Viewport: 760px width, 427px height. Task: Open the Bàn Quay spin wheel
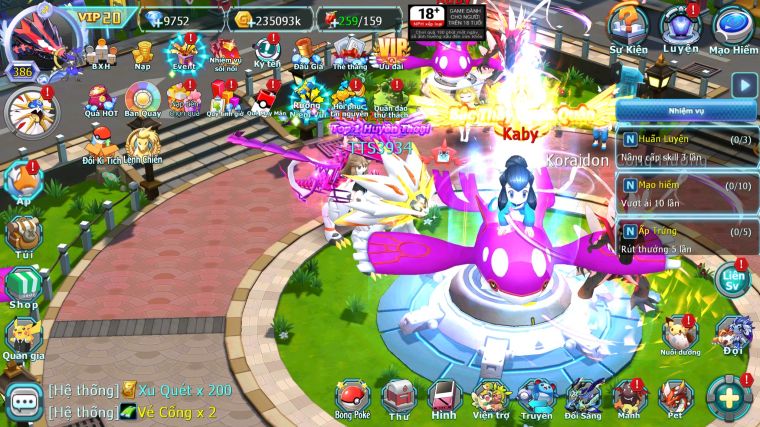click(142, 100)
